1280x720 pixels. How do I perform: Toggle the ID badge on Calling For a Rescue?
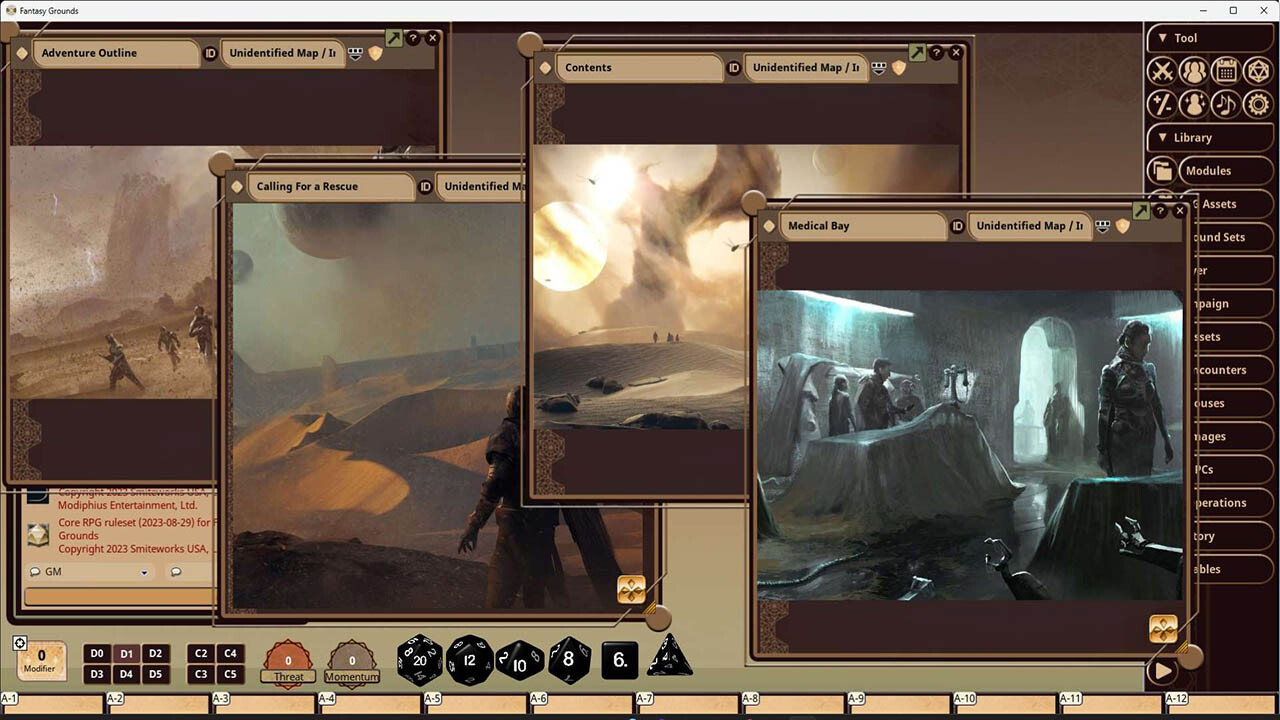click(x=427, y=186)
